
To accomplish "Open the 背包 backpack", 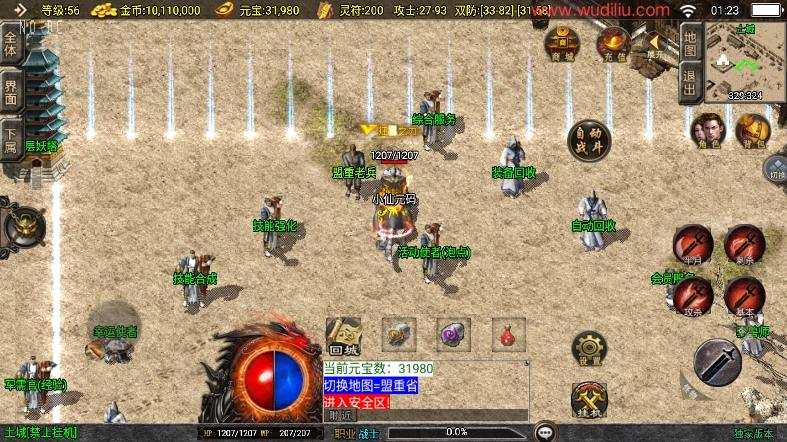I will [x=753, y=131].
